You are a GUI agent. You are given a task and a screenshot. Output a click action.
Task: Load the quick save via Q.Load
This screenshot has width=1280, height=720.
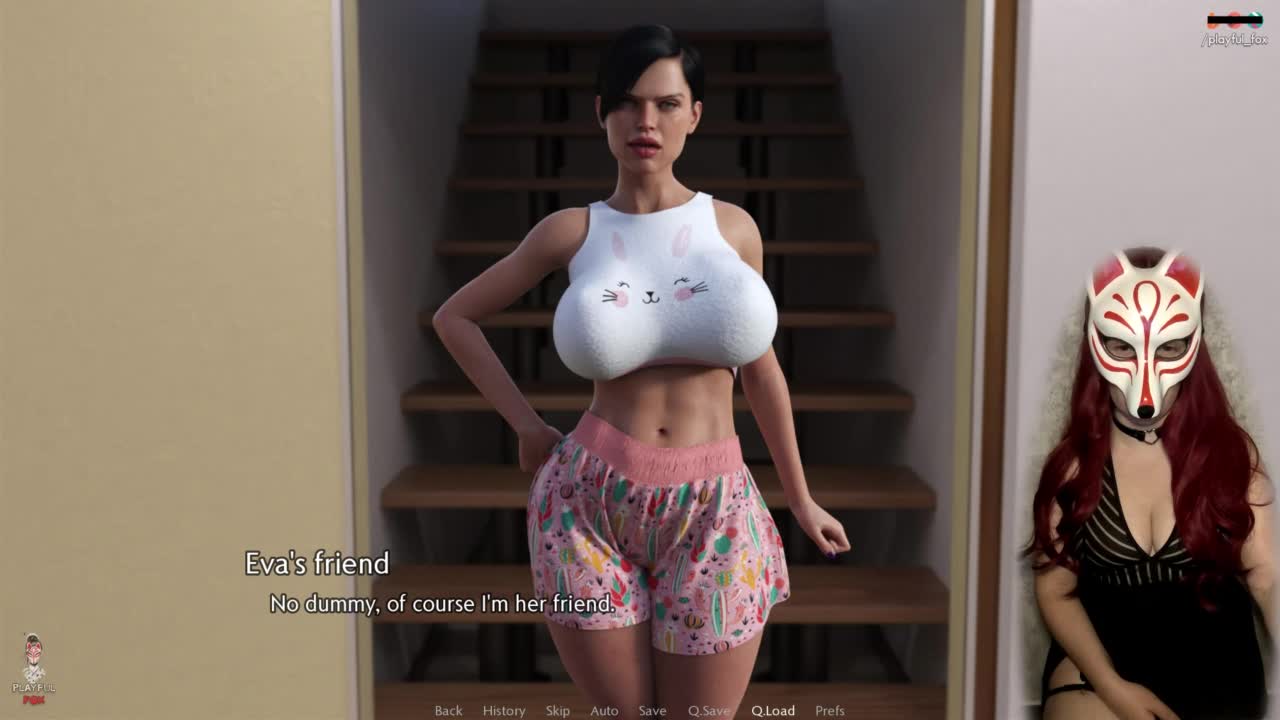773,711
